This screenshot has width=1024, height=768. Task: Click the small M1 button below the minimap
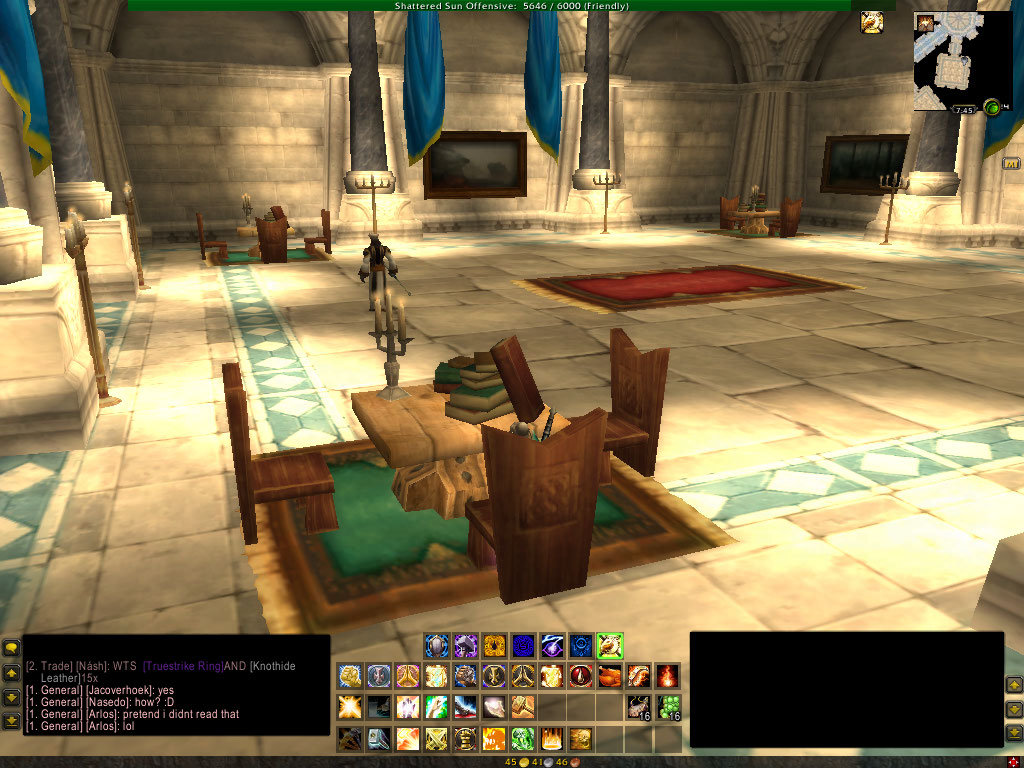[x=1011, y=163]
